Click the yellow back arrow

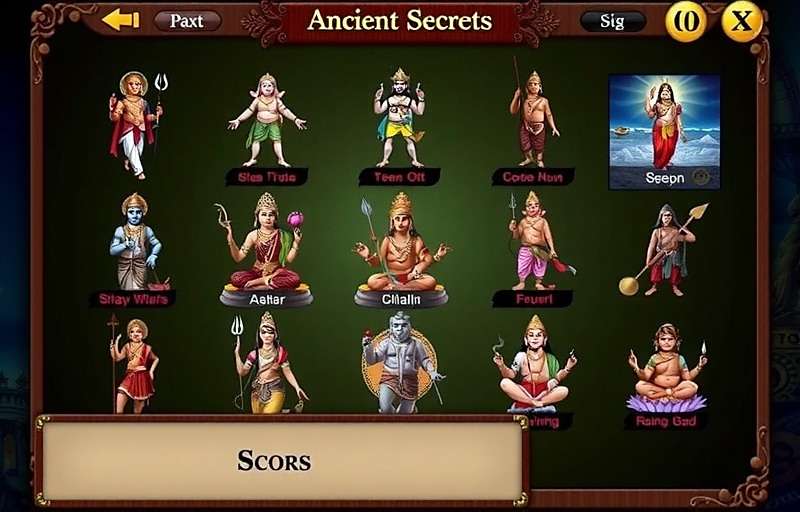coord(120,20)
